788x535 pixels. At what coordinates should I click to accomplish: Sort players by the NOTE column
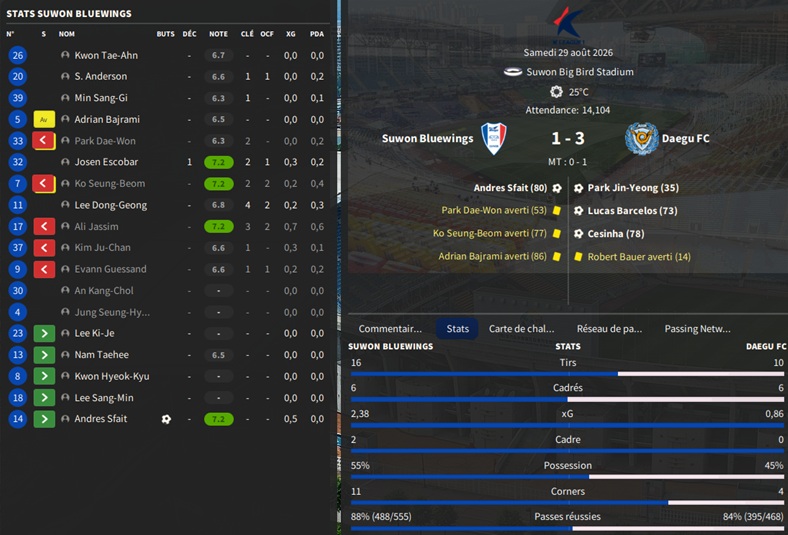218,34
